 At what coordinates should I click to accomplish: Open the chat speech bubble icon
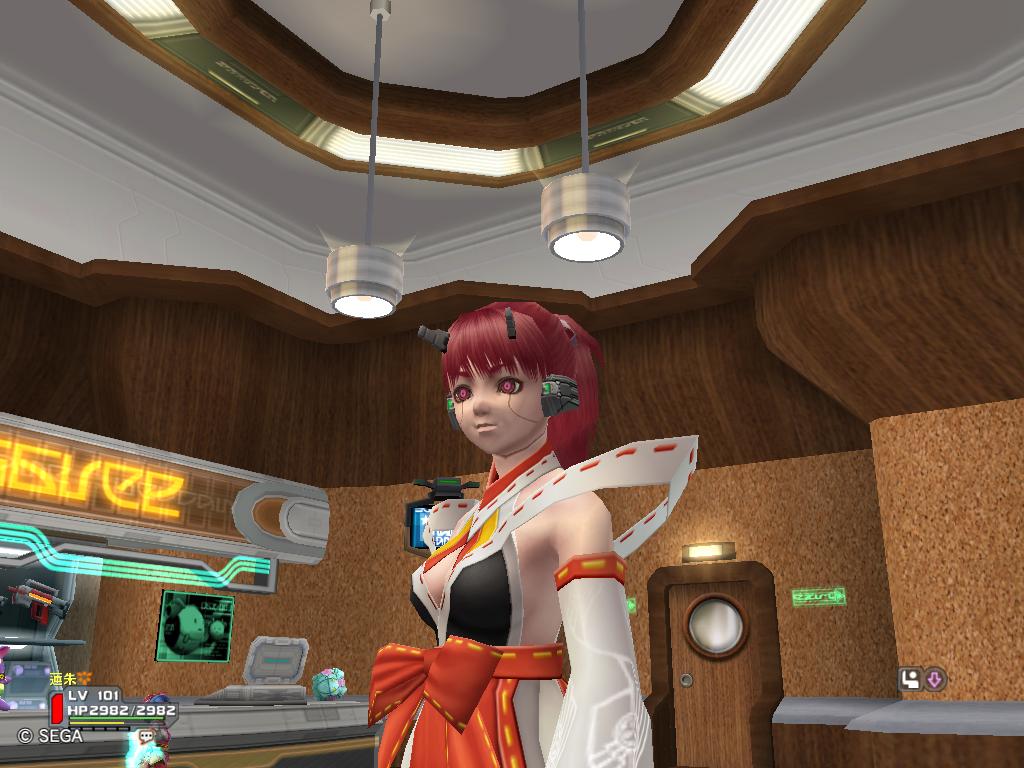[147, 735]
